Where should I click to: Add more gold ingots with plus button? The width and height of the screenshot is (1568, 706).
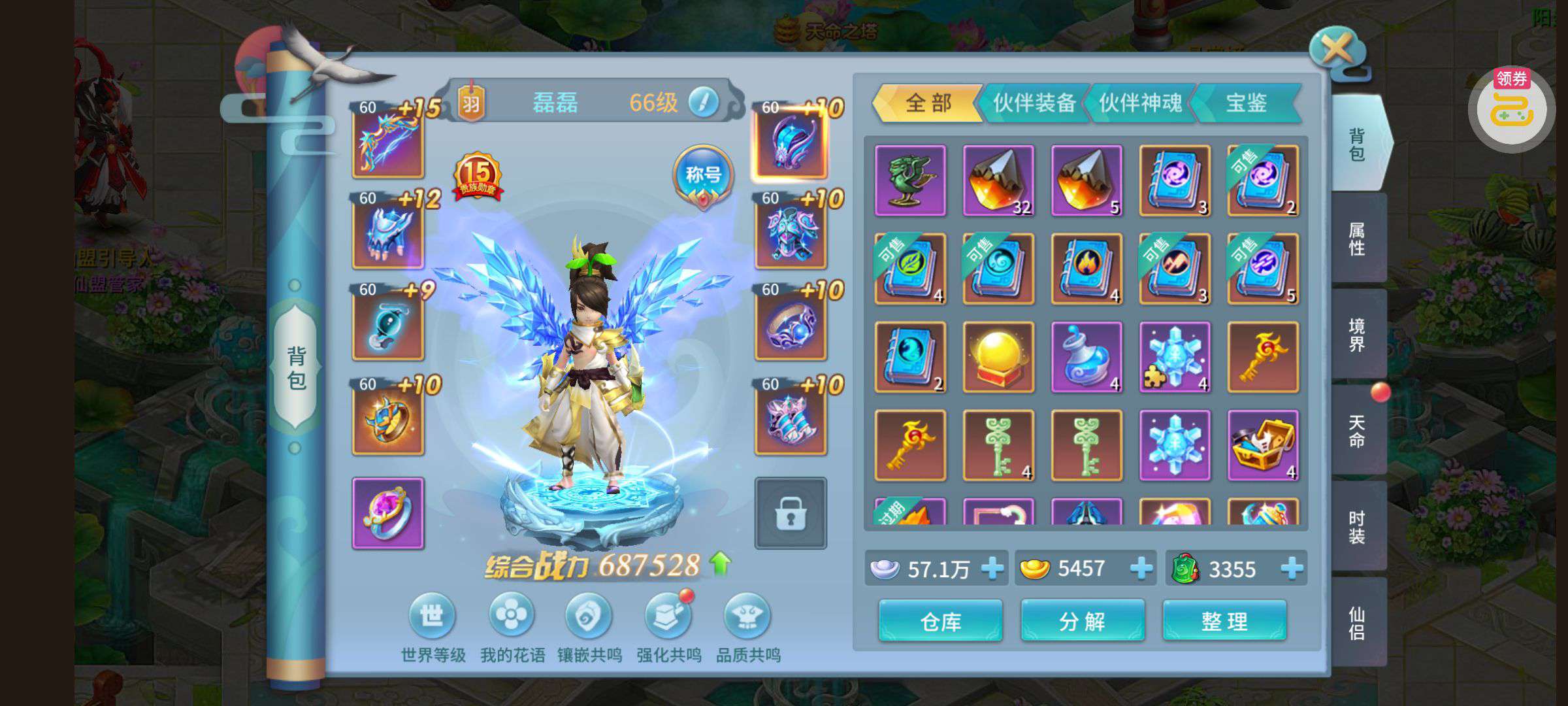1141,569
